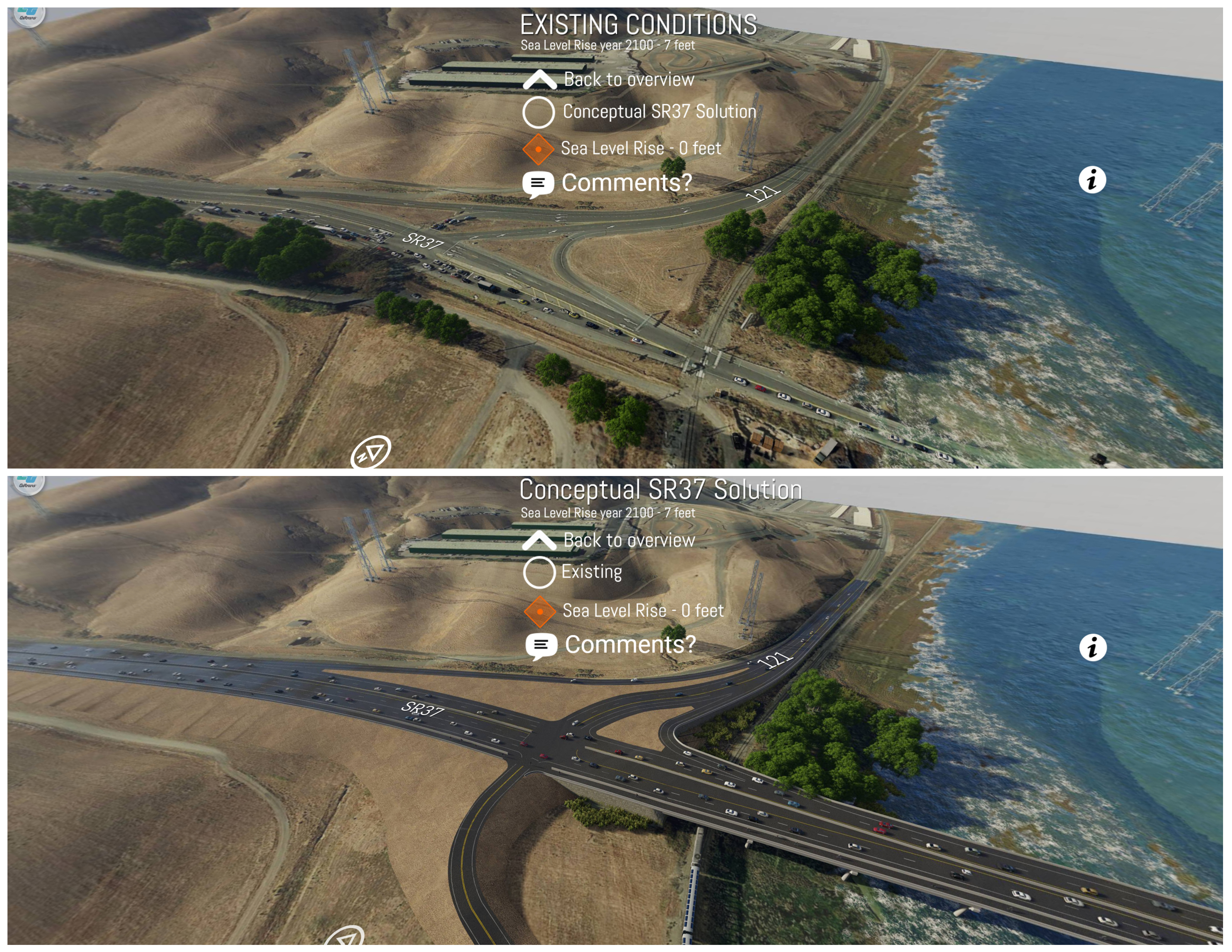Set Sea Level Rise 0 feet in Conceptual Solution panel
1232x952 pixels.
click(x=540, y=612)
